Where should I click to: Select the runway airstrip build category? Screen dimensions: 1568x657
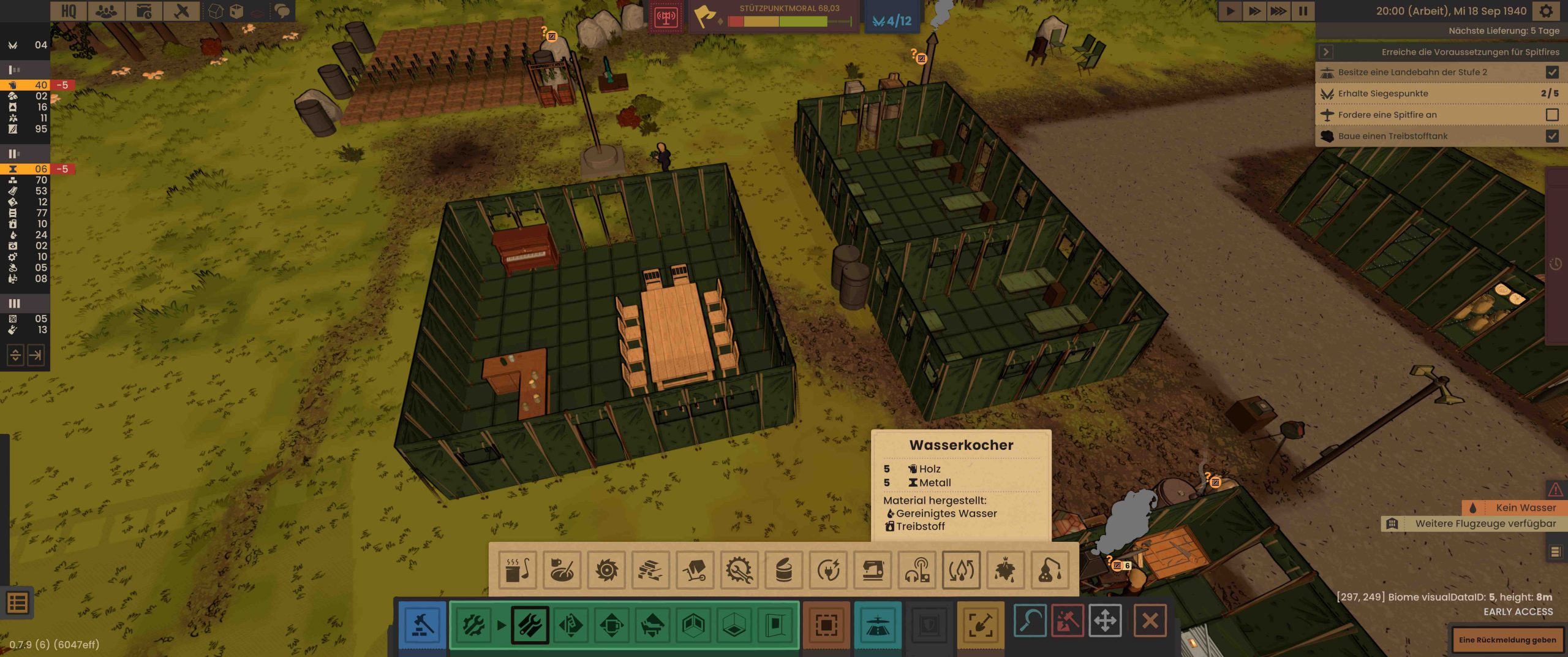(877, 625)
